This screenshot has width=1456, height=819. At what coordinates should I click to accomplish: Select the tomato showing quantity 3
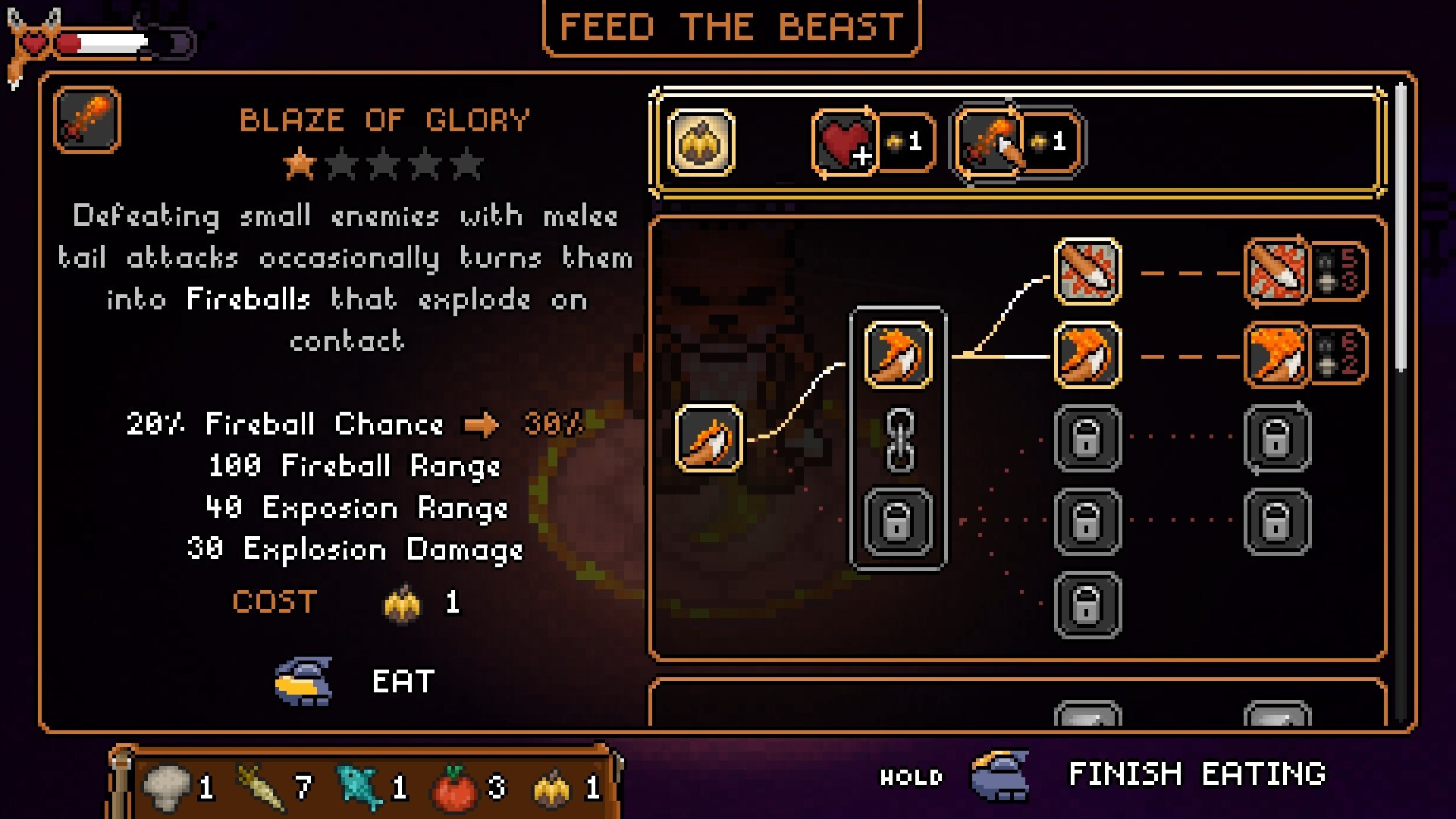pos(457,791)
